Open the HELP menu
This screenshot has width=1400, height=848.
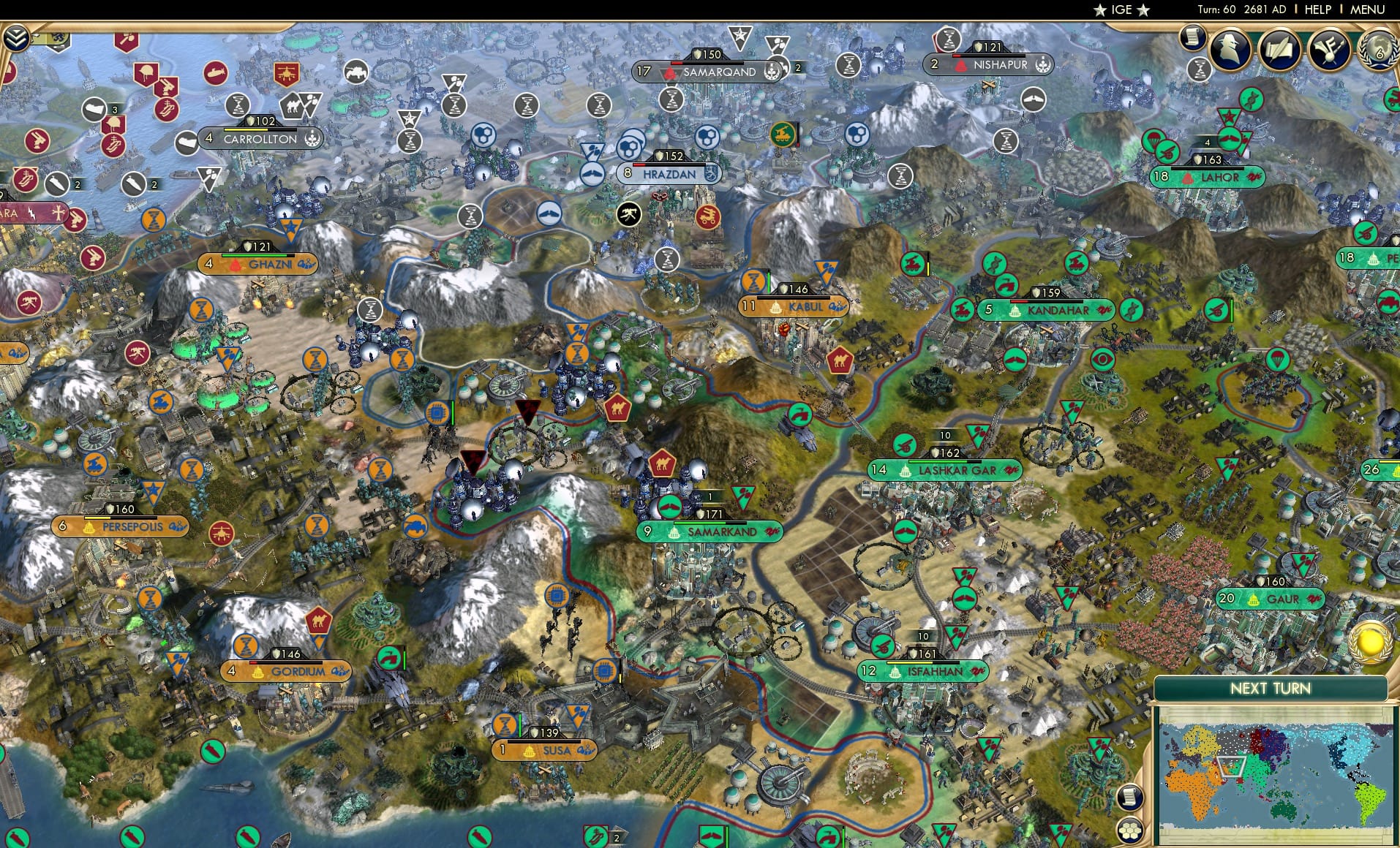pyautogui.click(x=1317, y=10)
